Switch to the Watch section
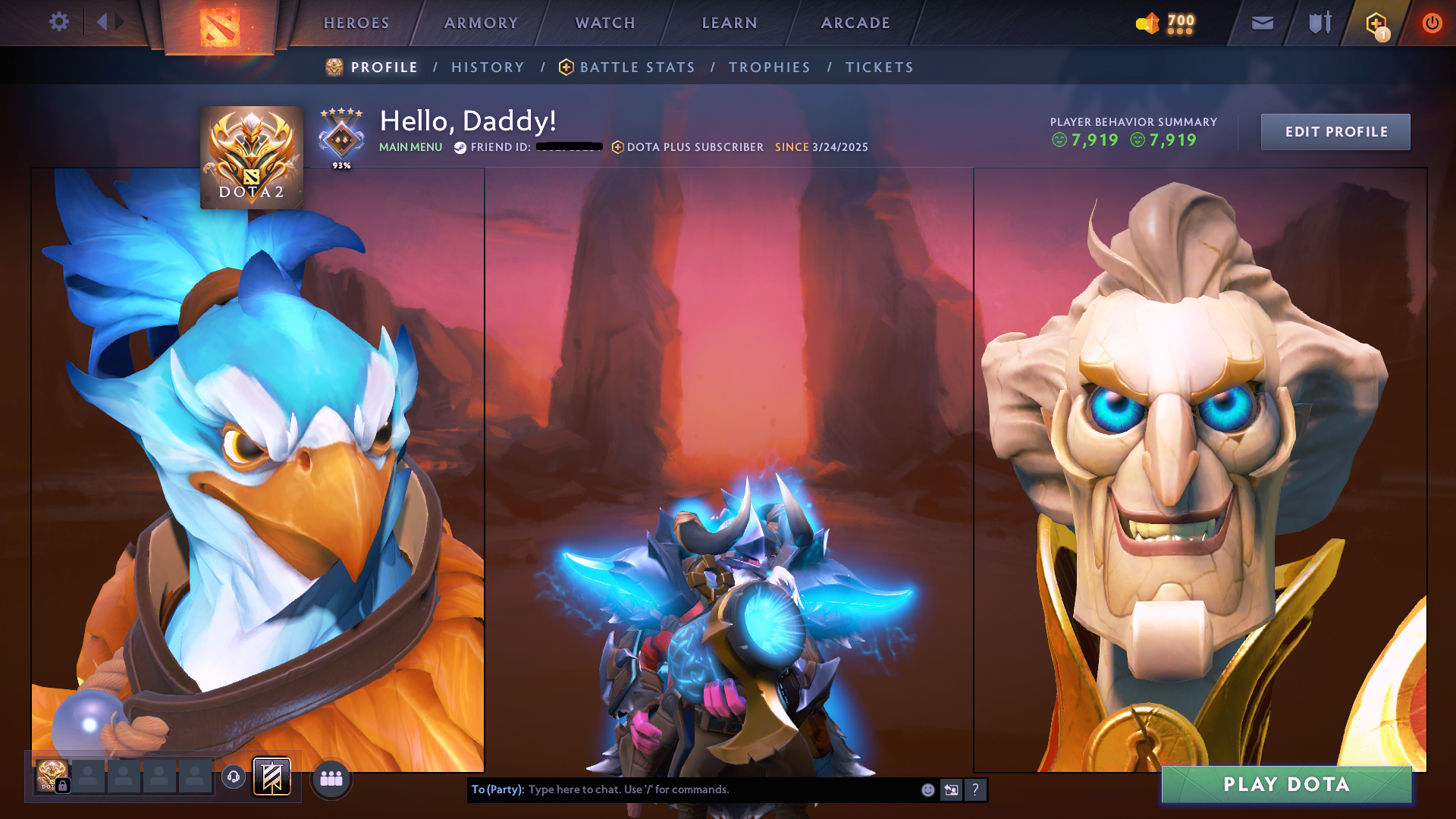 [605, 23]
